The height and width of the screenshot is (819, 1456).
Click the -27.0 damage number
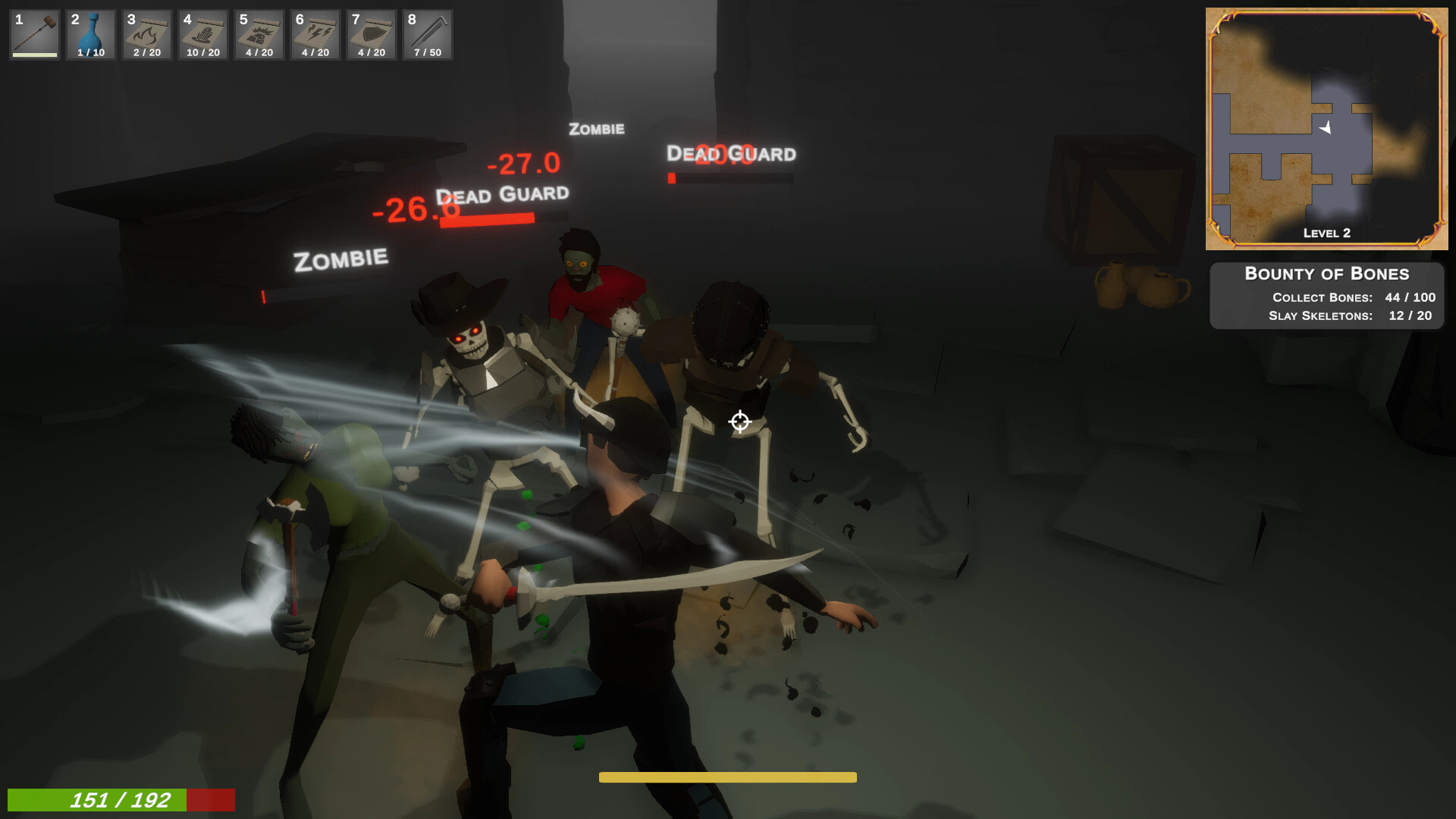(522, 162)
